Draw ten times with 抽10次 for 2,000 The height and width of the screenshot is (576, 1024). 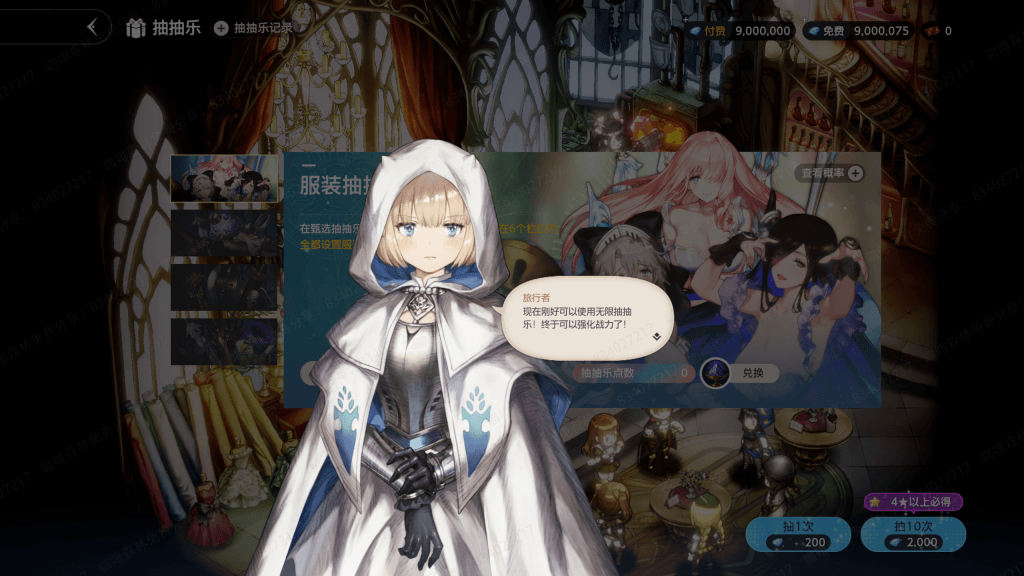coord(913,534)
